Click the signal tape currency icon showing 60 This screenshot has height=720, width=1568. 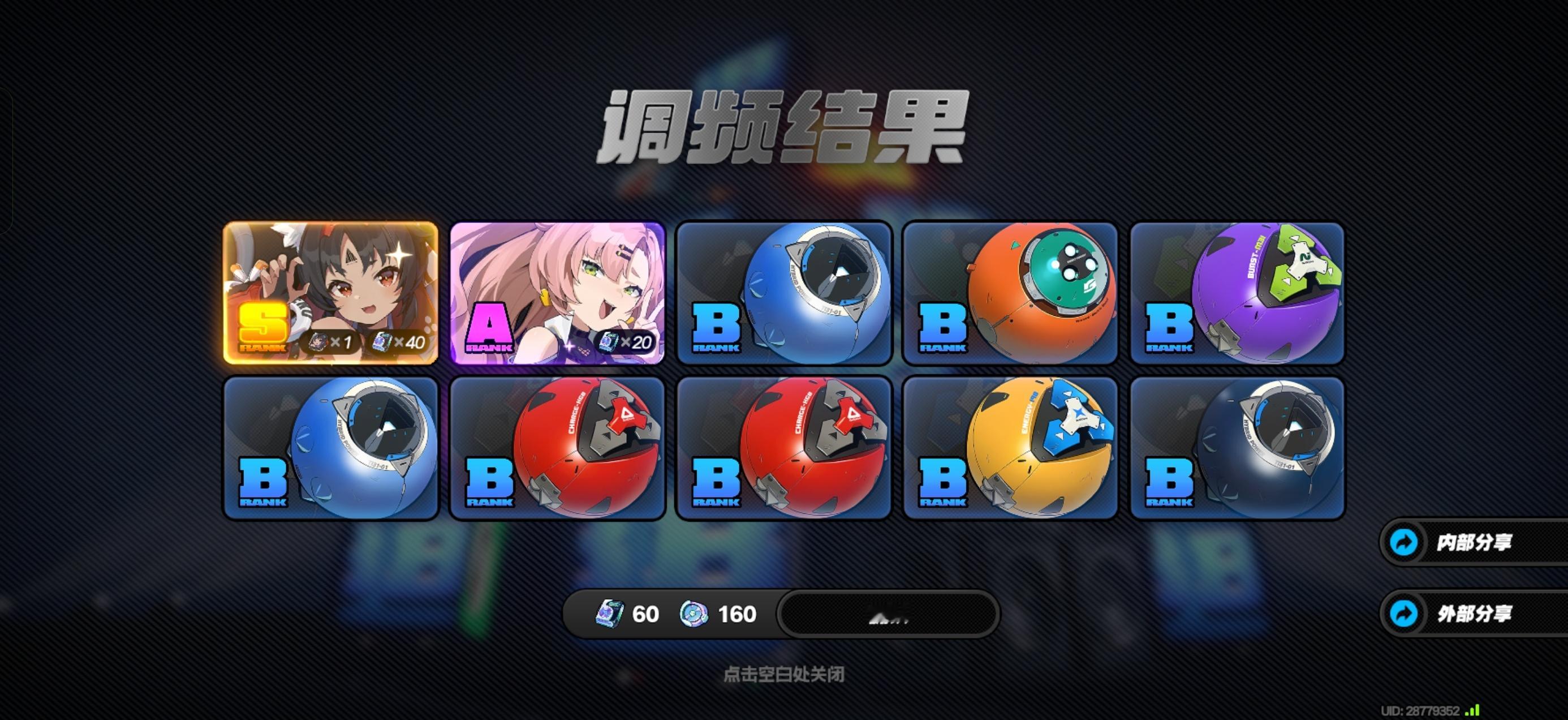610,614
